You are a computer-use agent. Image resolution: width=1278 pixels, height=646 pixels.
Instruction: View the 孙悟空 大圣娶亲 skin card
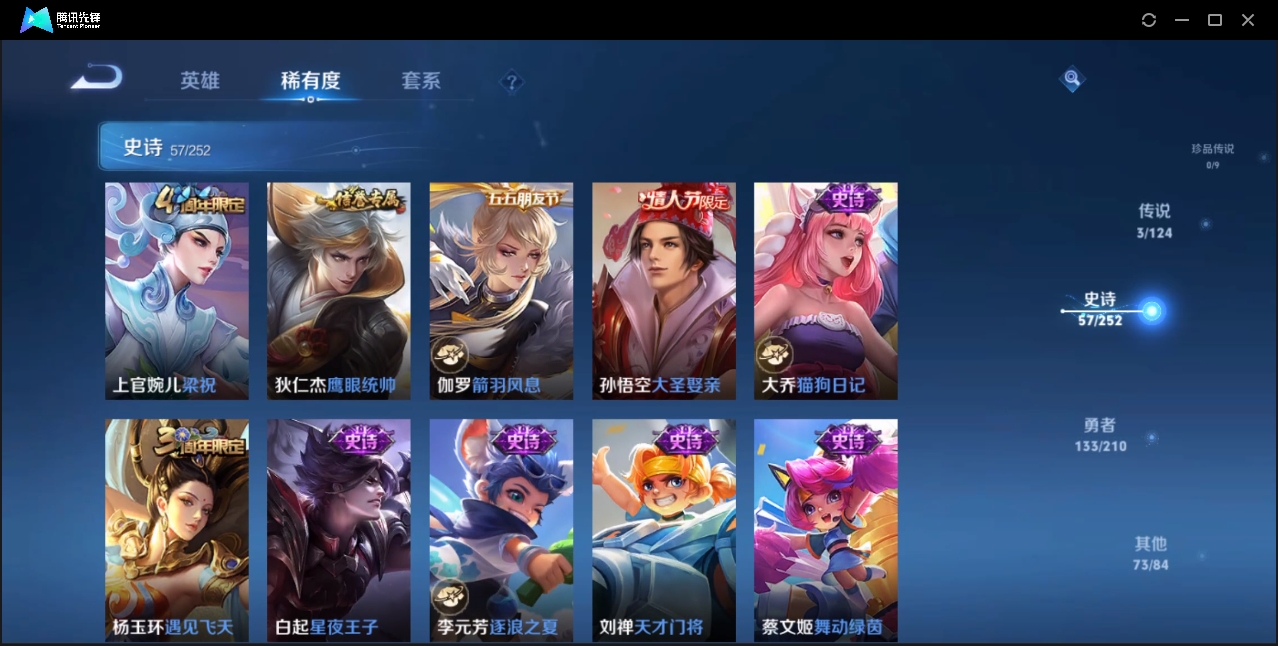(x=663, y=291)
